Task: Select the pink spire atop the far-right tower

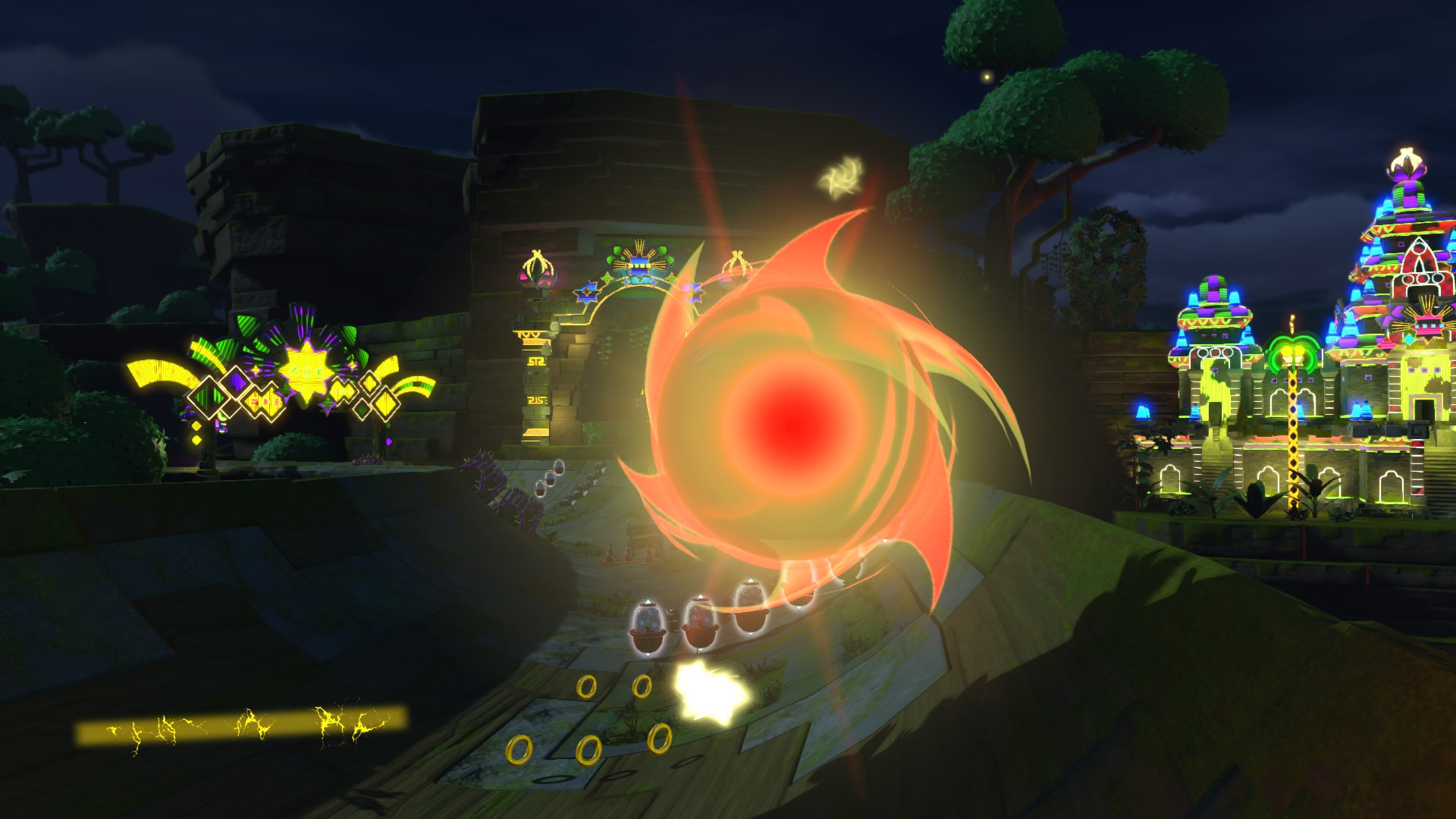Action: pos(1407,163)
